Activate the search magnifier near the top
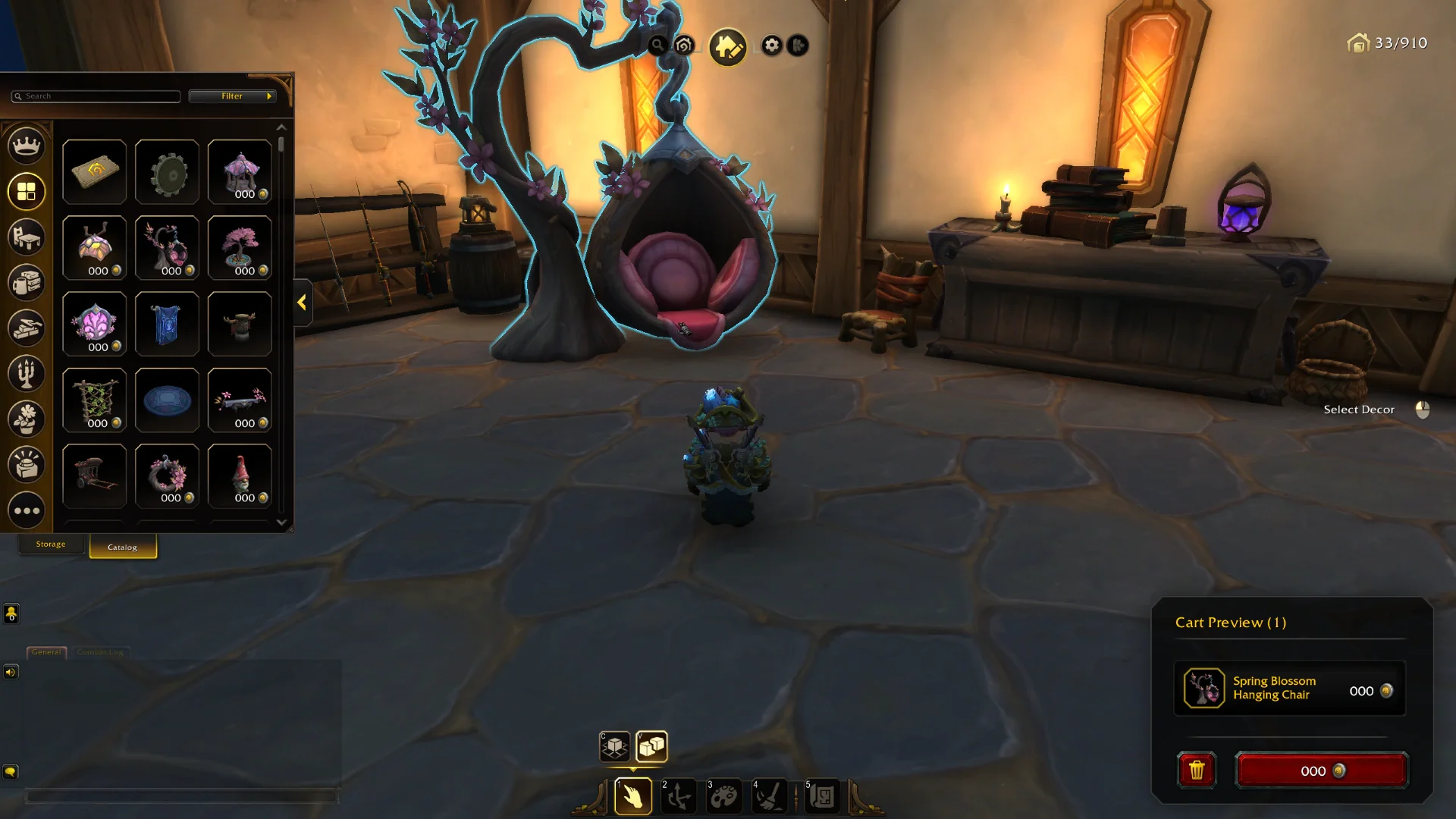 point(657,44)
